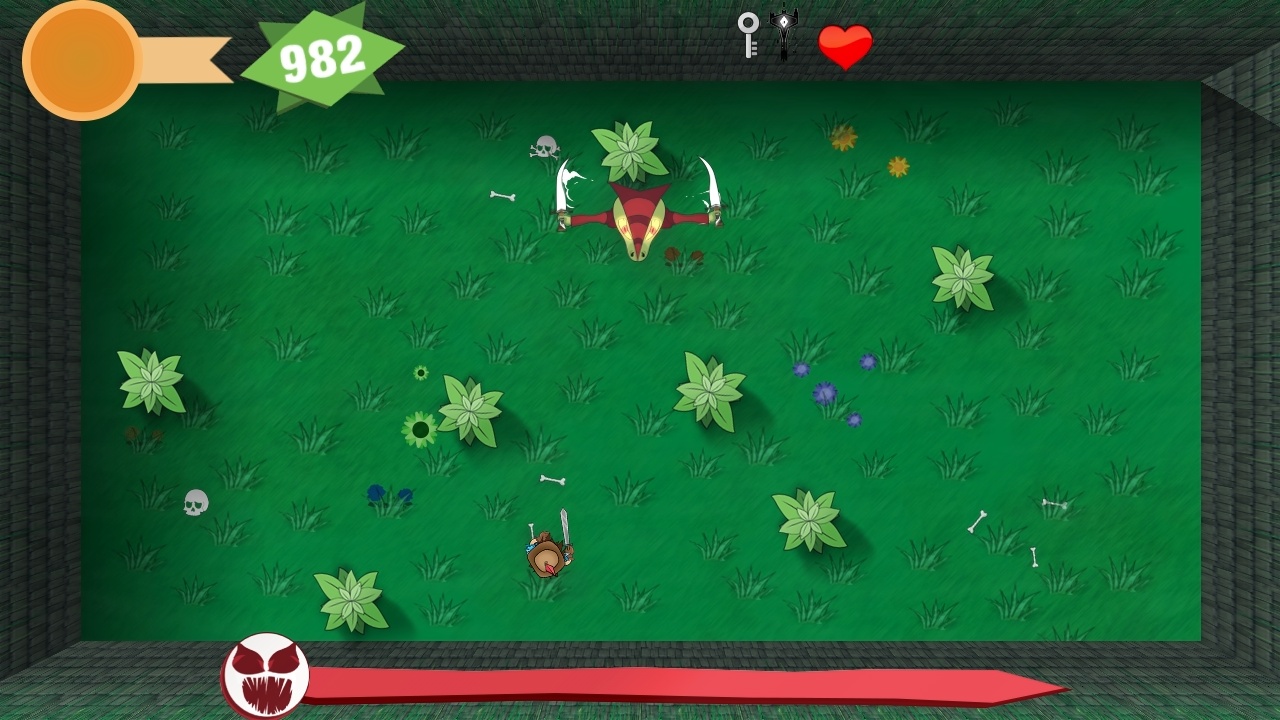Screen dimensions: 1280x720
Task: Select the red boss monster wielding two swords
Action: tap(636, 210)
